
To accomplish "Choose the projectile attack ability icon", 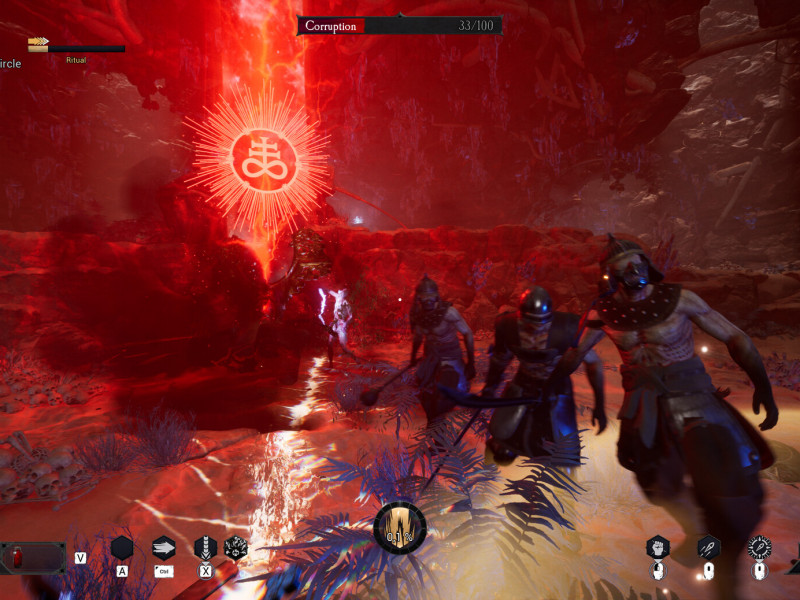I will tap(708, 548).
